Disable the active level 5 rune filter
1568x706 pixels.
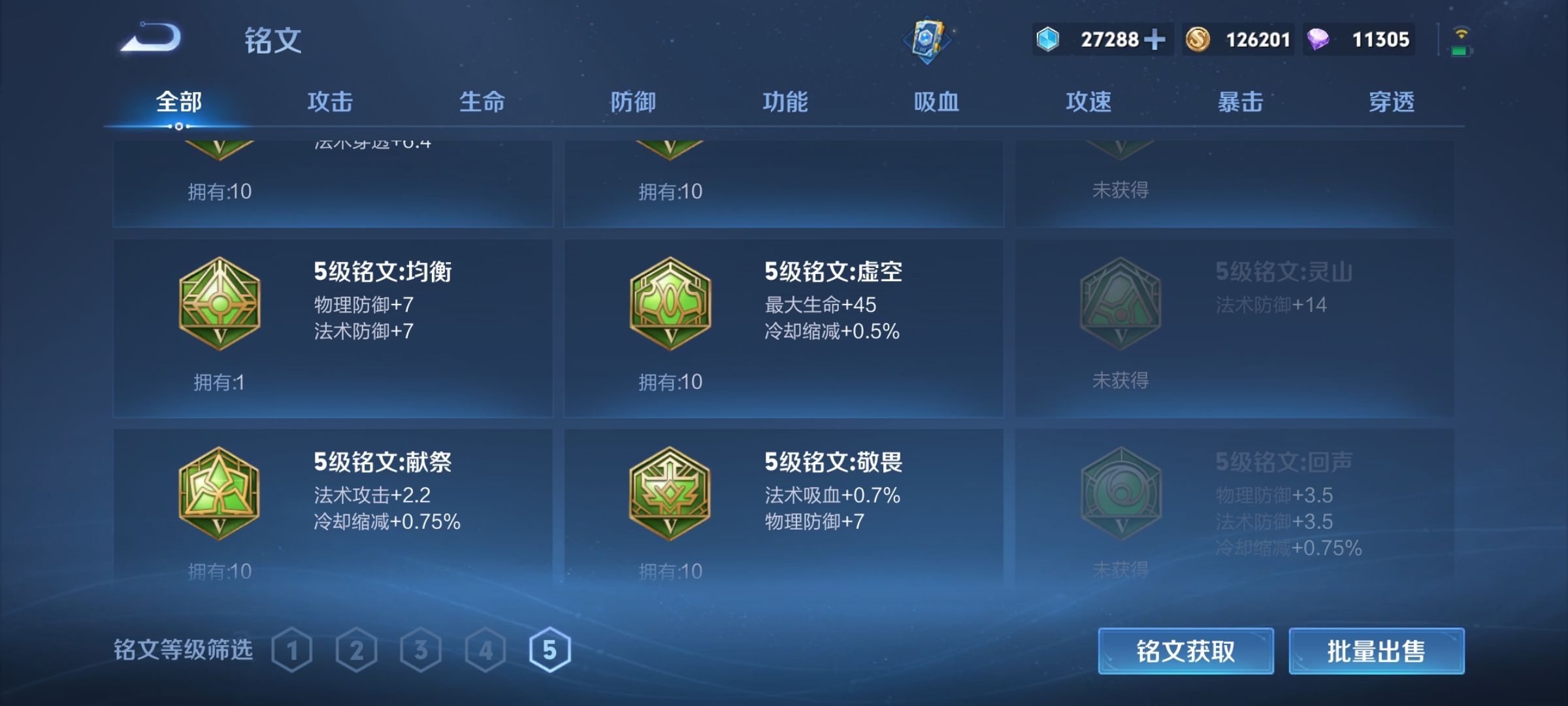[549, 650]
